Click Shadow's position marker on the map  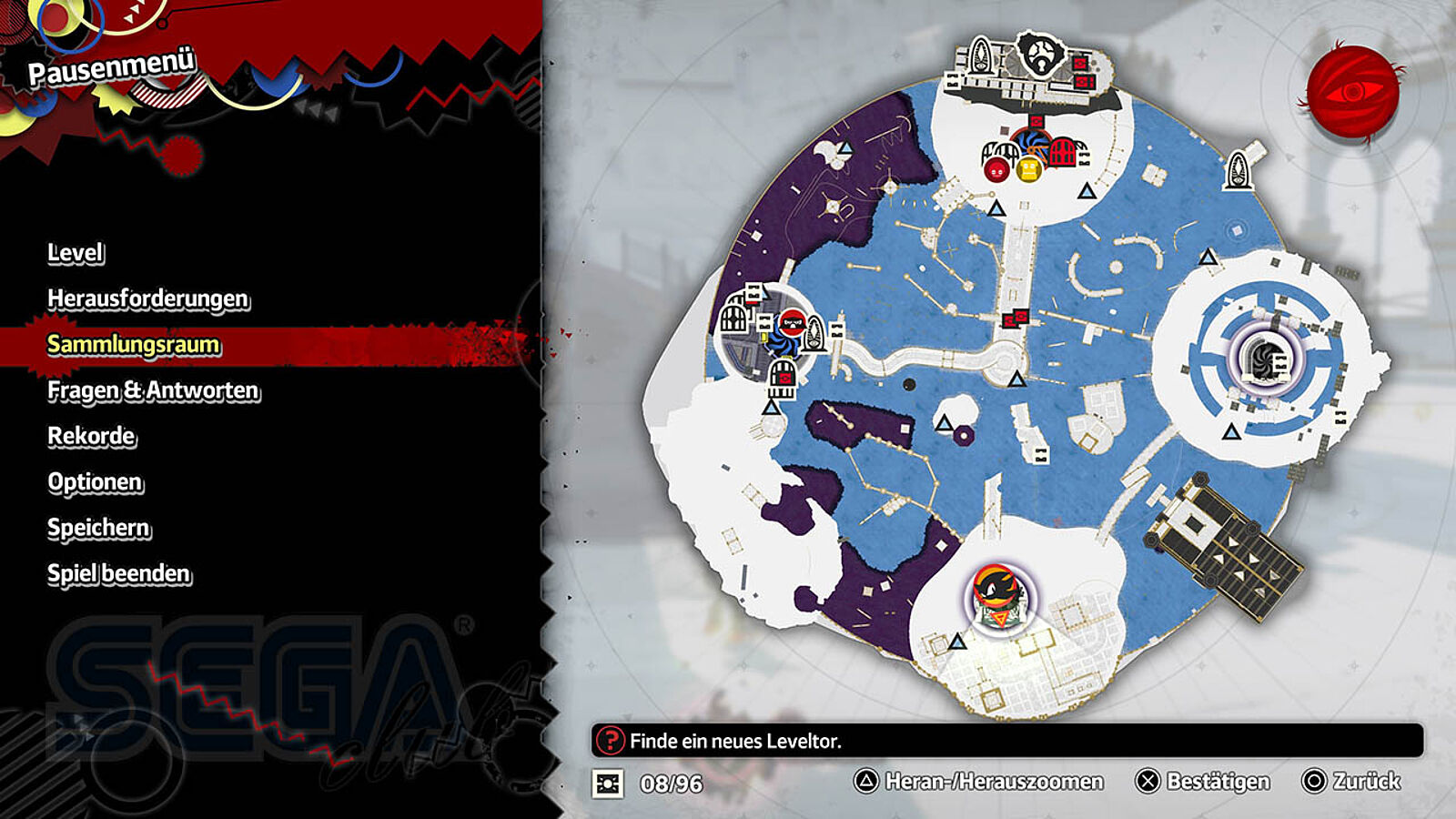click(x=998, y=598)
